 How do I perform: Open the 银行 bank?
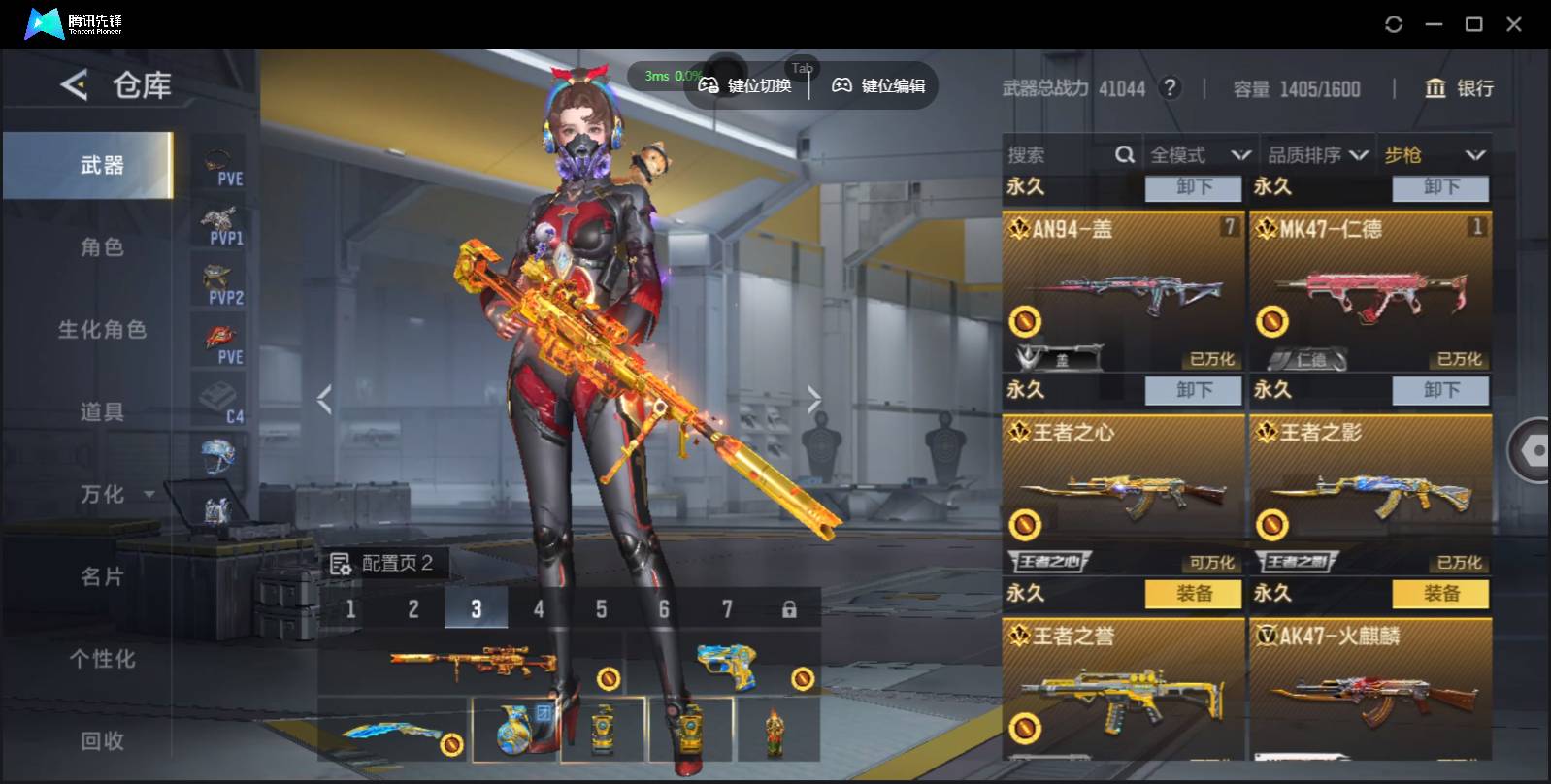(x=1459, y=88)
